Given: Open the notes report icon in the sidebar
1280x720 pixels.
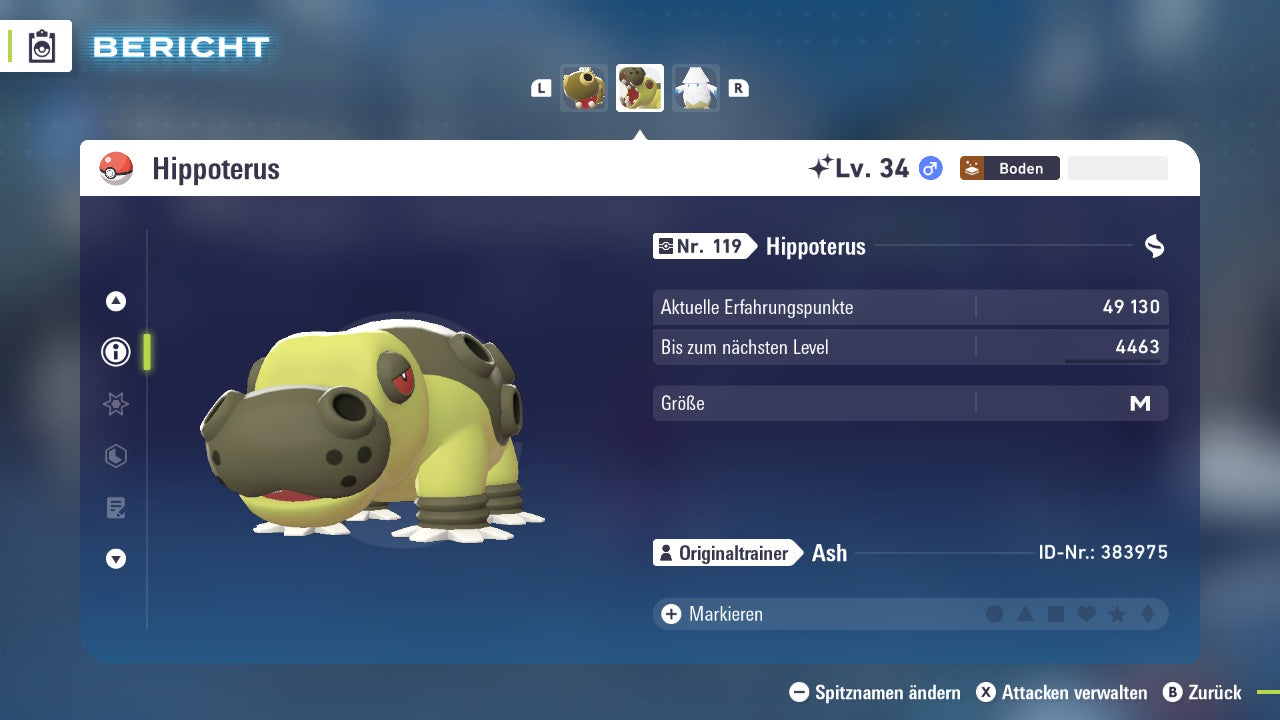Looking at the screenshot, I should tap(115, 508).
